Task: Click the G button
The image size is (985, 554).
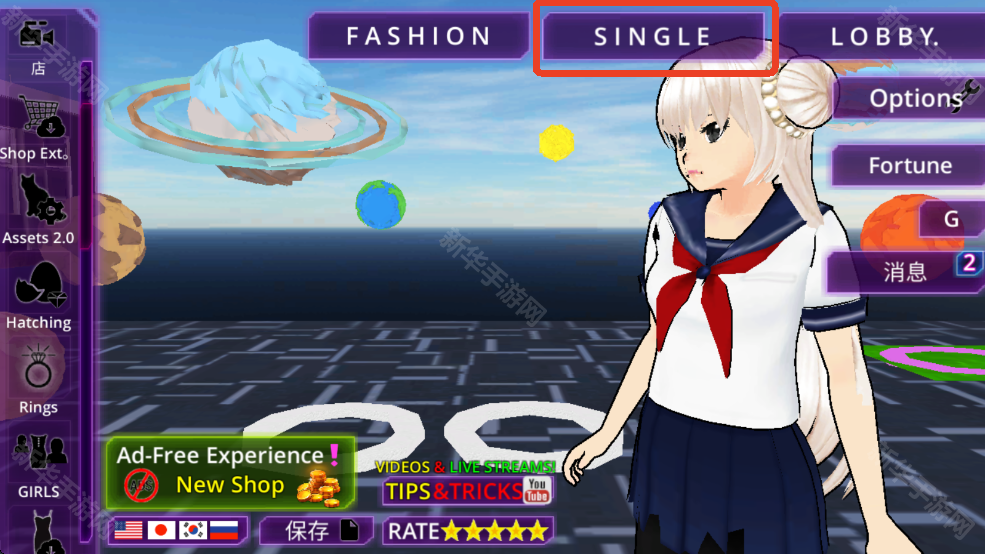Action: click(x=950, y=219)
